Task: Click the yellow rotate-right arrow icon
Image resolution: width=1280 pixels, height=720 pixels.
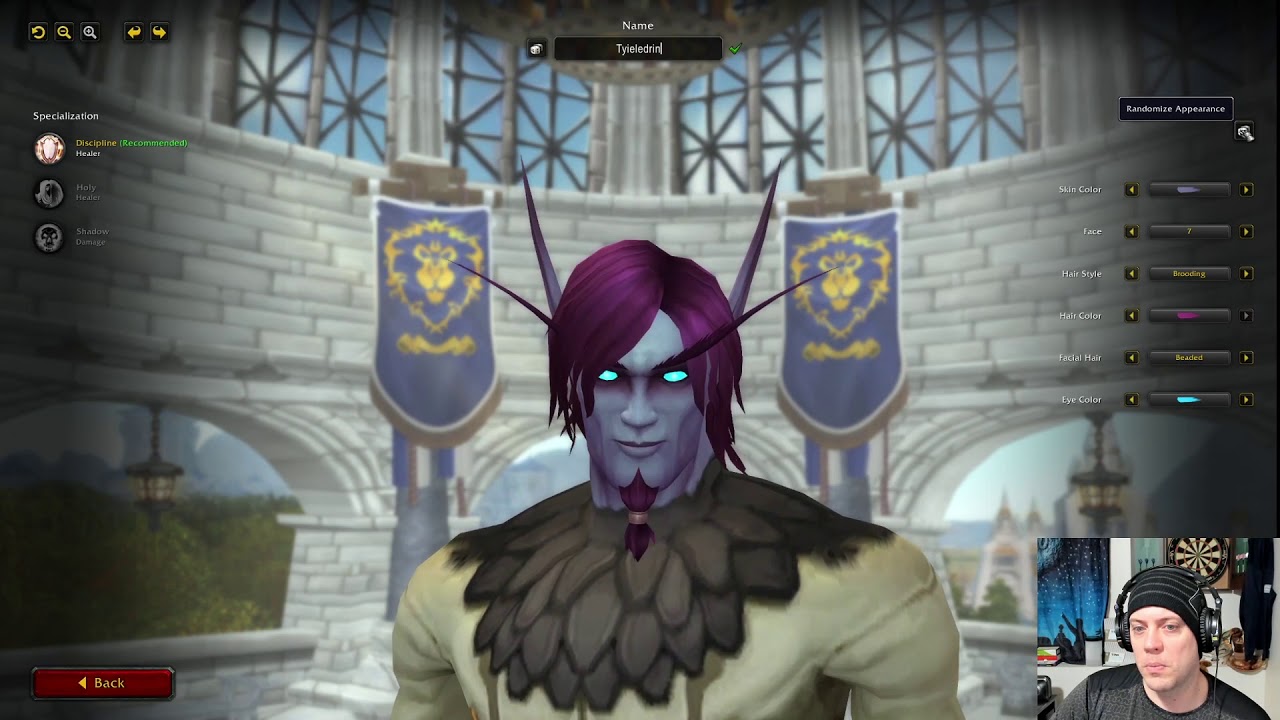Action: pyautogui.click(x=159, y=32)
